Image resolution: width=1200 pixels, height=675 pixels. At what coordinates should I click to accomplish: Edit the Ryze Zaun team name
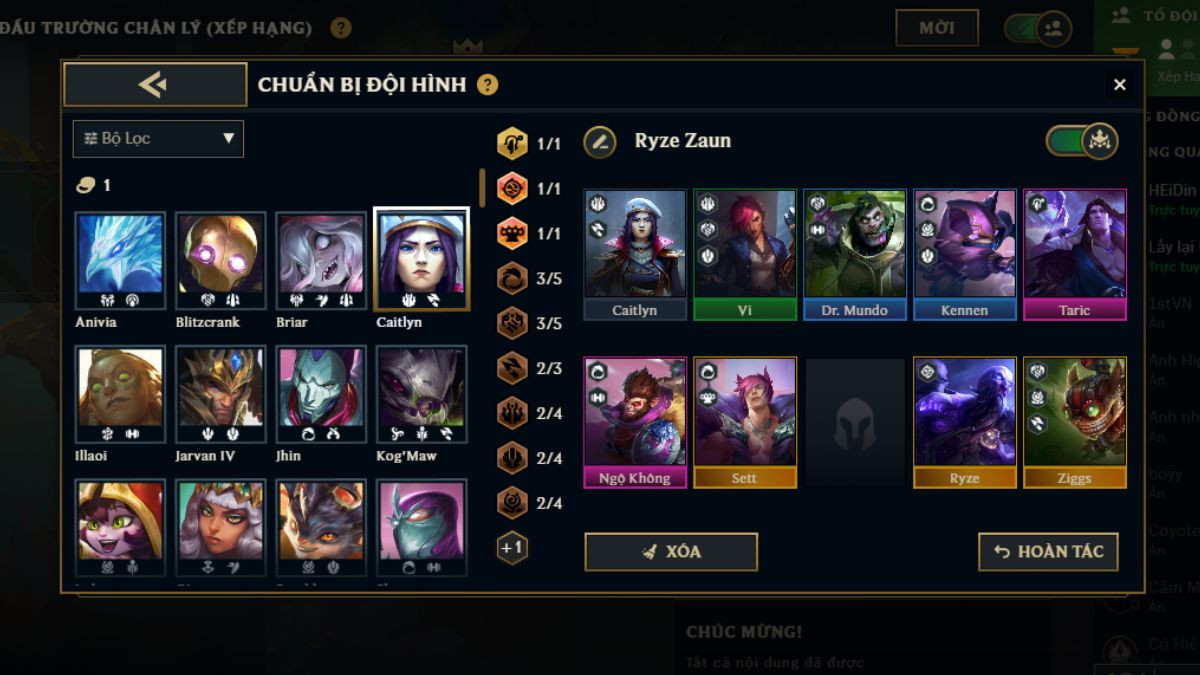600,141
